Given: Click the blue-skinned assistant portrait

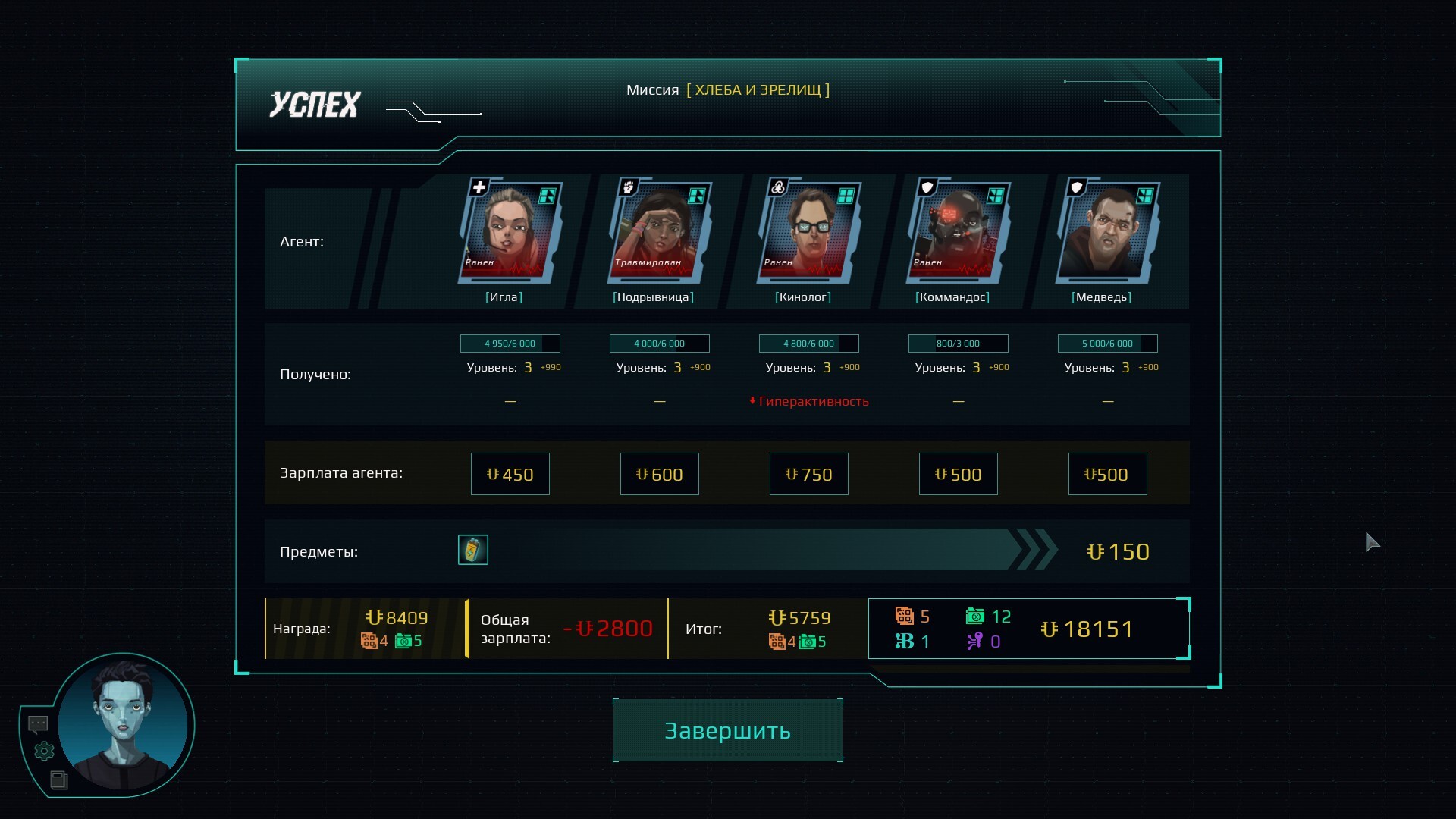Looking at the screenshot, I should tap(123, 724).
